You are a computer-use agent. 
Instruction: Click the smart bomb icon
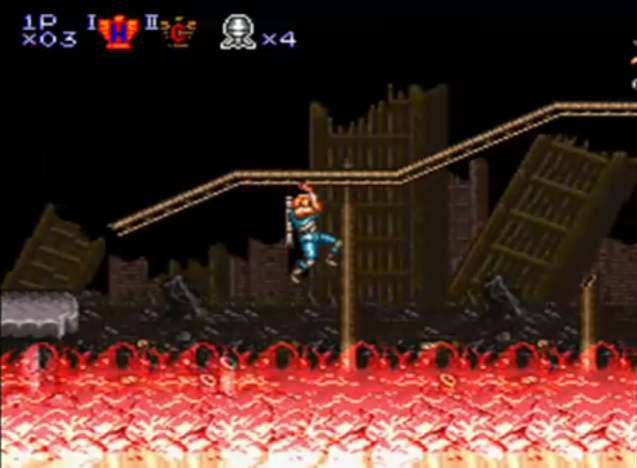(x=238, y=32)
